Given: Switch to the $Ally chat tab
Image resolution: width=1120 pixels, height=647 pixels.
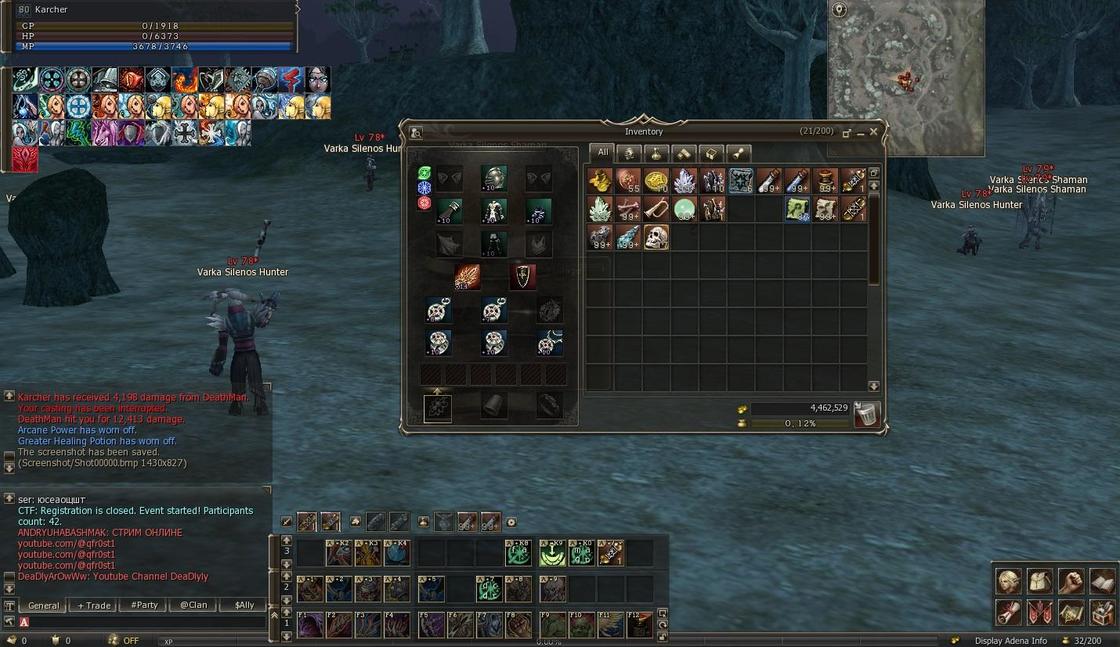Looking at the screenshot, I should (x=243, y=605).
